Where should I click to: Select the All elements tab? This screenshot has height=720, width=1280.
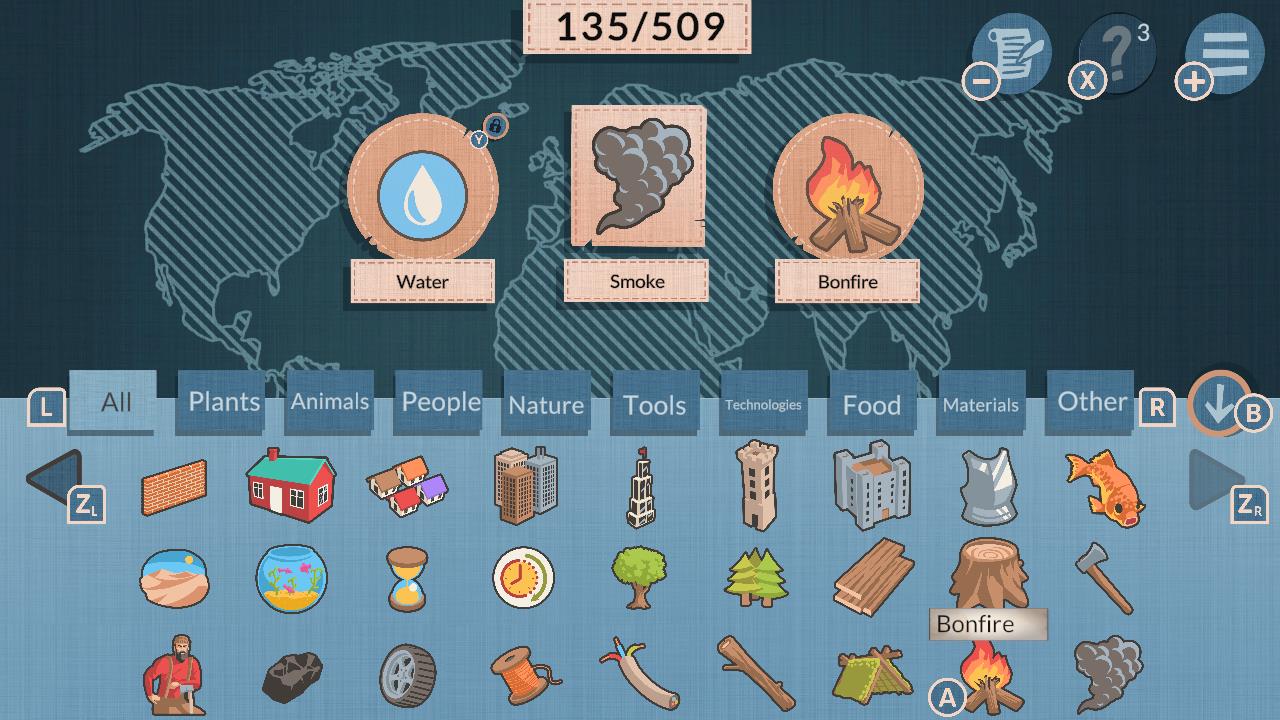point(111,402)
